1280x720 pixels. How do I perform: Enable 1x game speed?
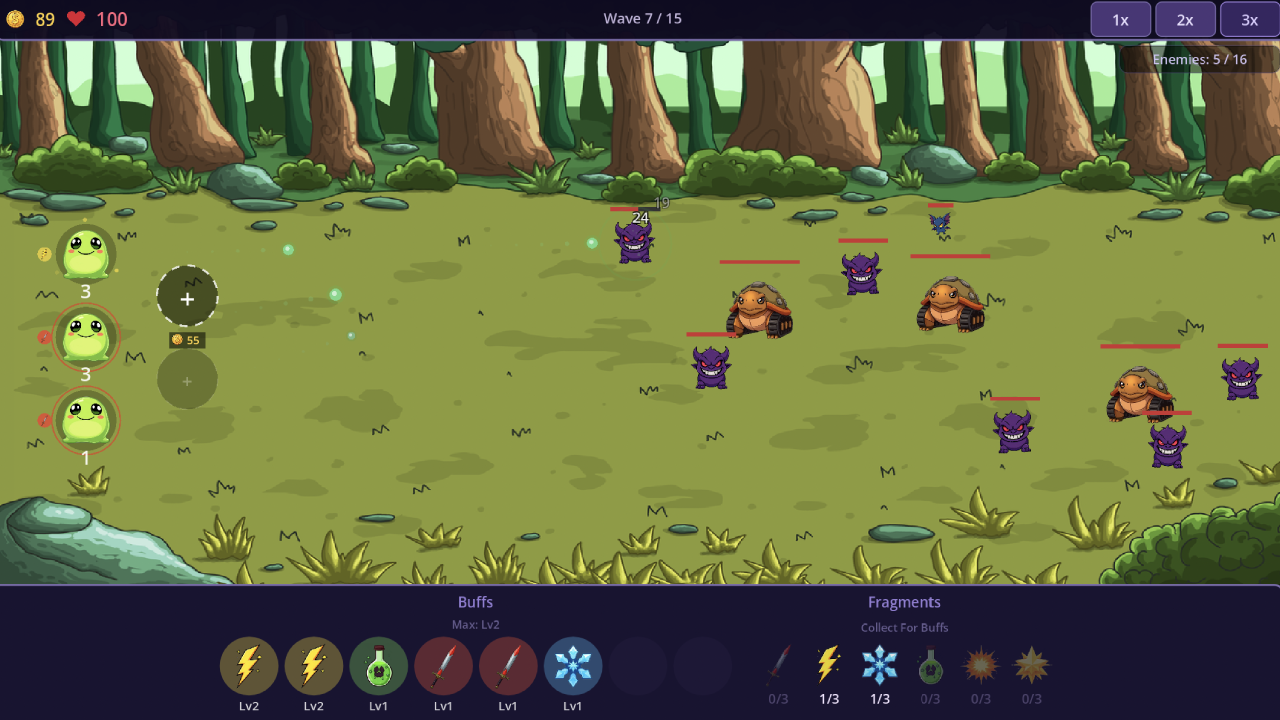(1120, 19)
